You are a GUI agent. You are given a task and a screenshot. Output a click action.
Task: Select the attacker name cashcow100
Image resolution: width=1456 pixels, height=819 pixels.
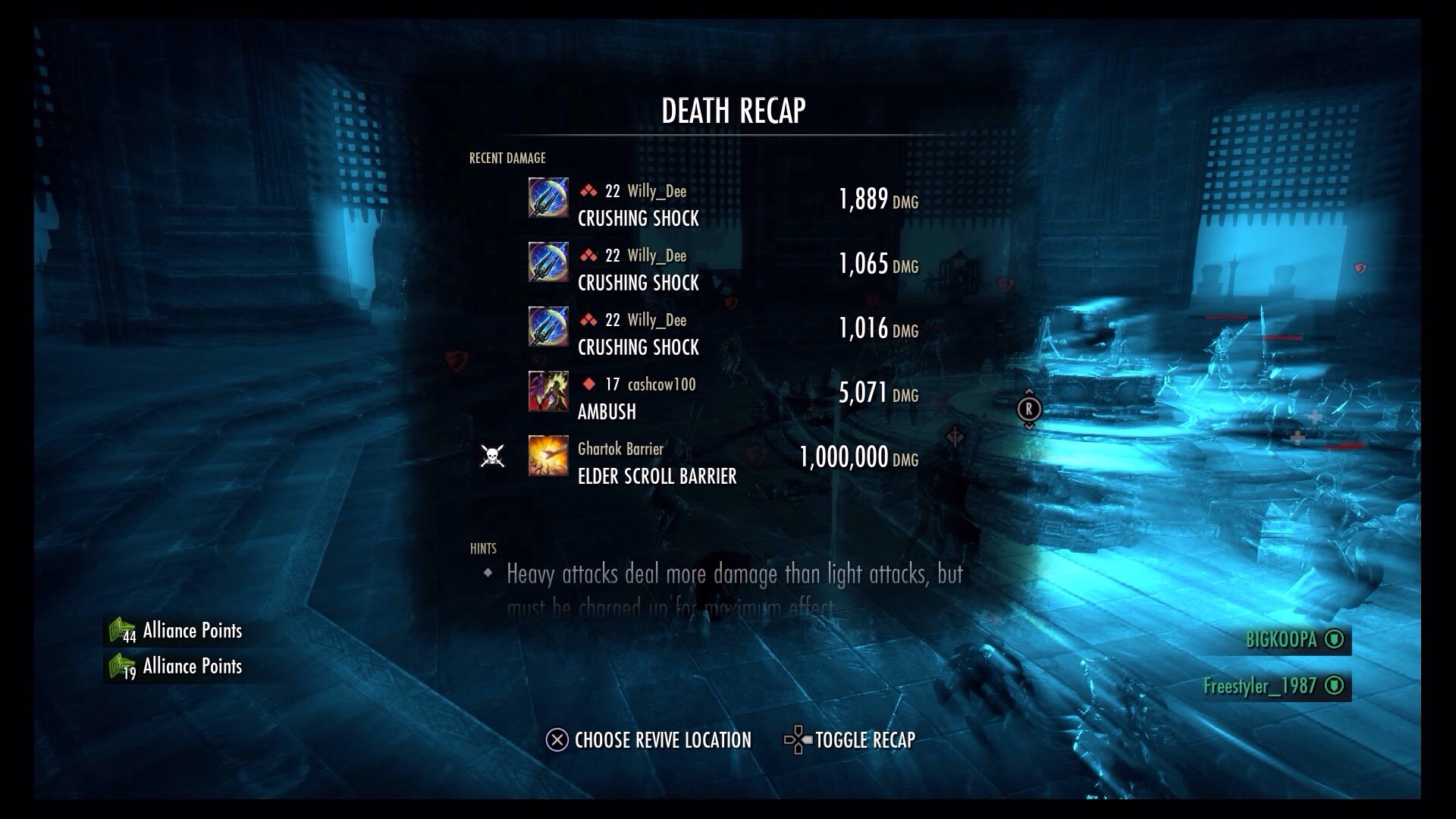[661, 384]
